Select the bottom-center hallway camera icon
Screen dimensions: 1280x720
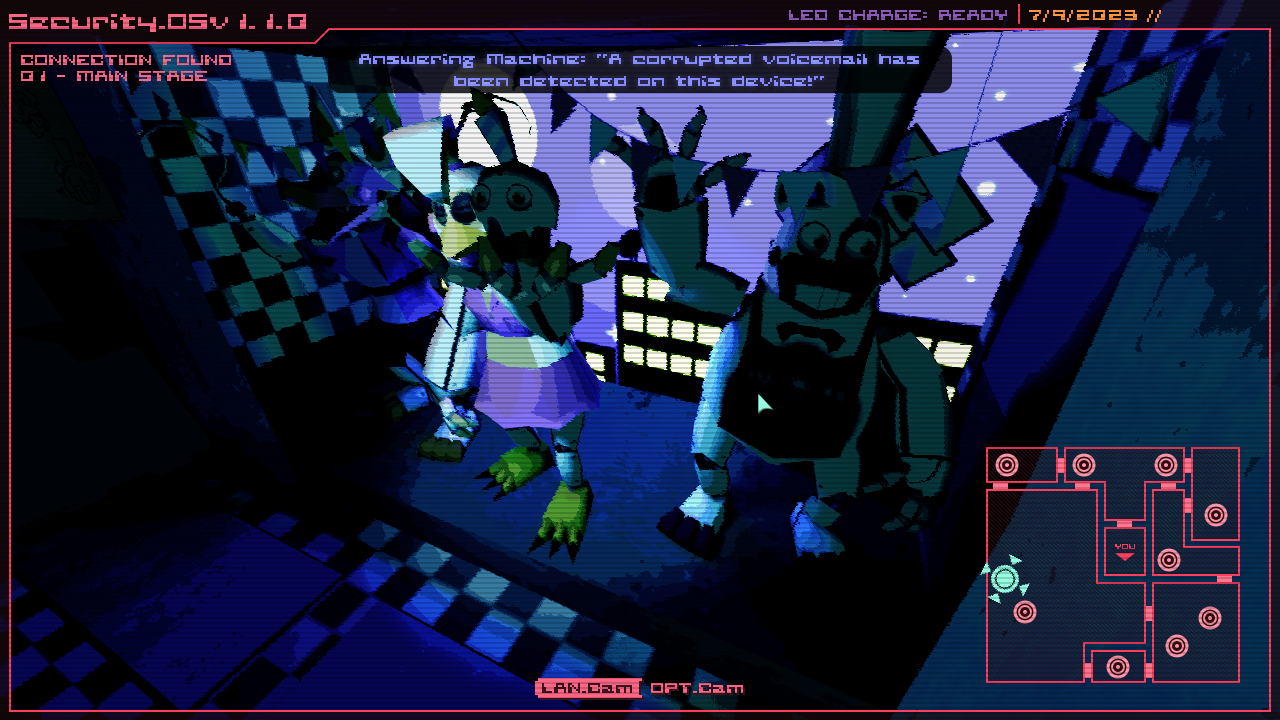(x=1116, y=666)
